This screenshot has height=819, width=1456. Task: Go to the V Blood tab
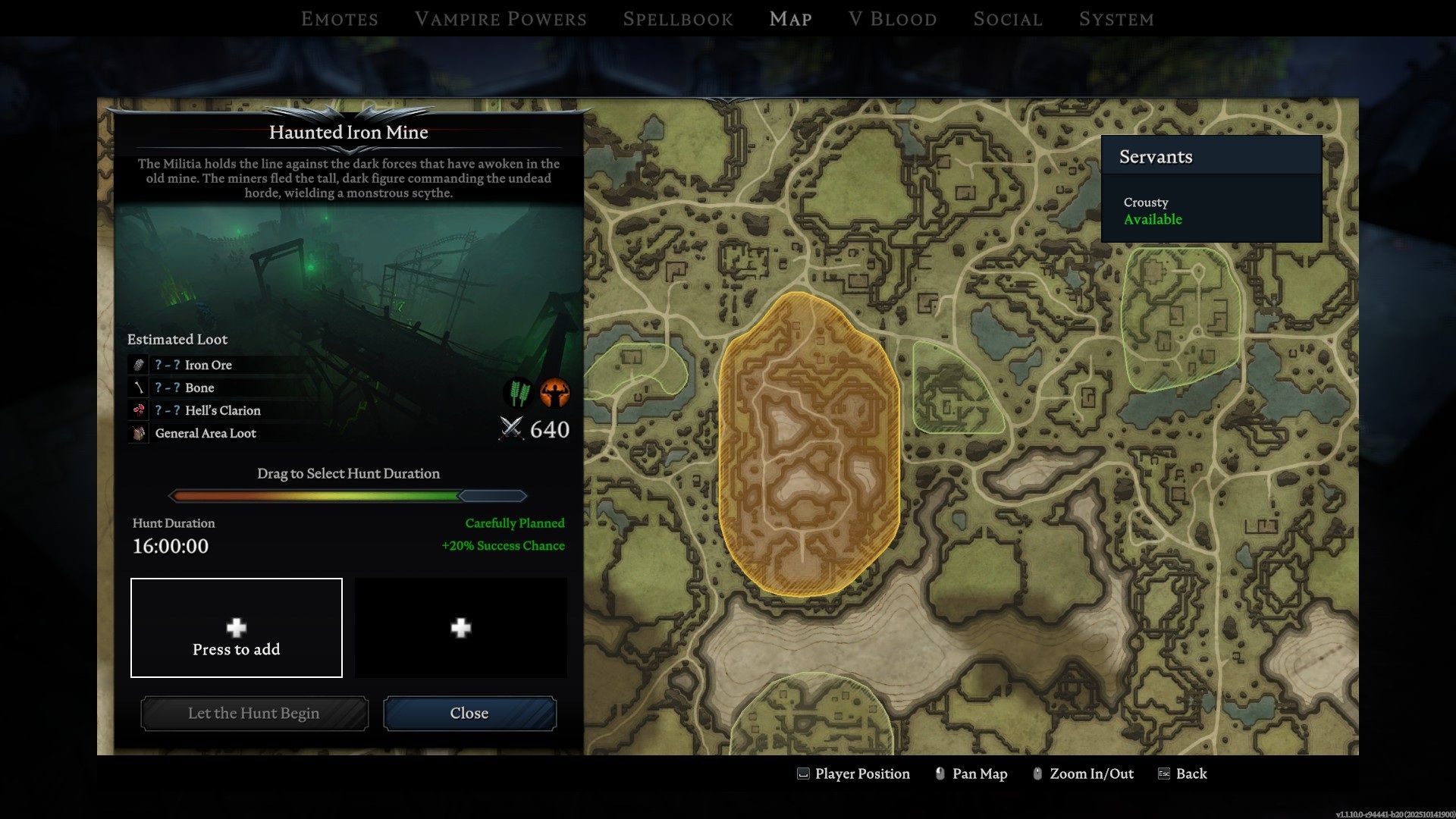[893, 19]
